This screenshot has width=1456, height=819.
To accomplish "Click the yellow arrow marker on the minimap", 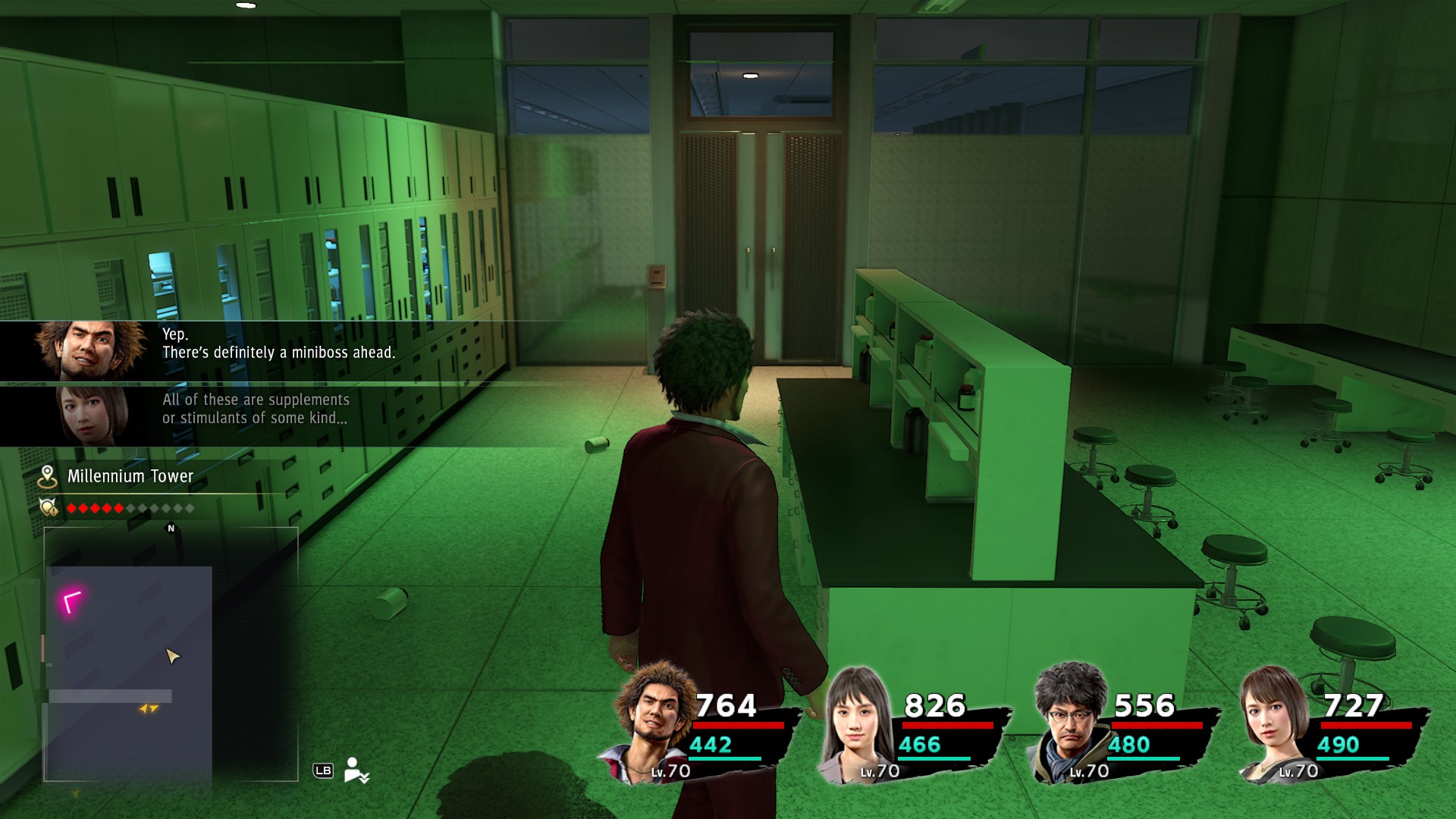I will (149, 709).
